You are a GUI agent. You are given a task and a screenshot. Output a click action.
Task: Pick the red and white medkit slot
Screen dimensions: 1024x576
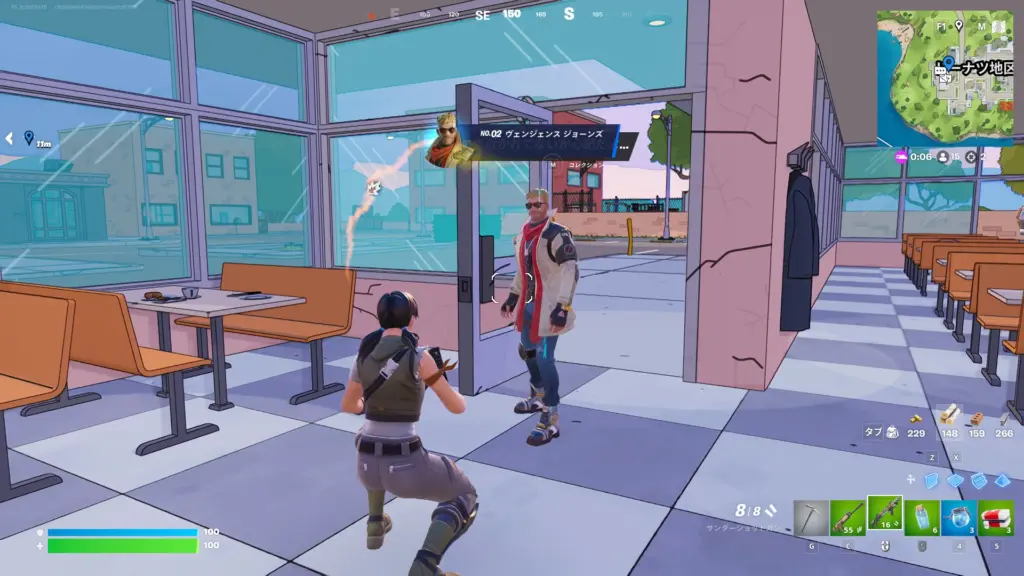(996, 518)
